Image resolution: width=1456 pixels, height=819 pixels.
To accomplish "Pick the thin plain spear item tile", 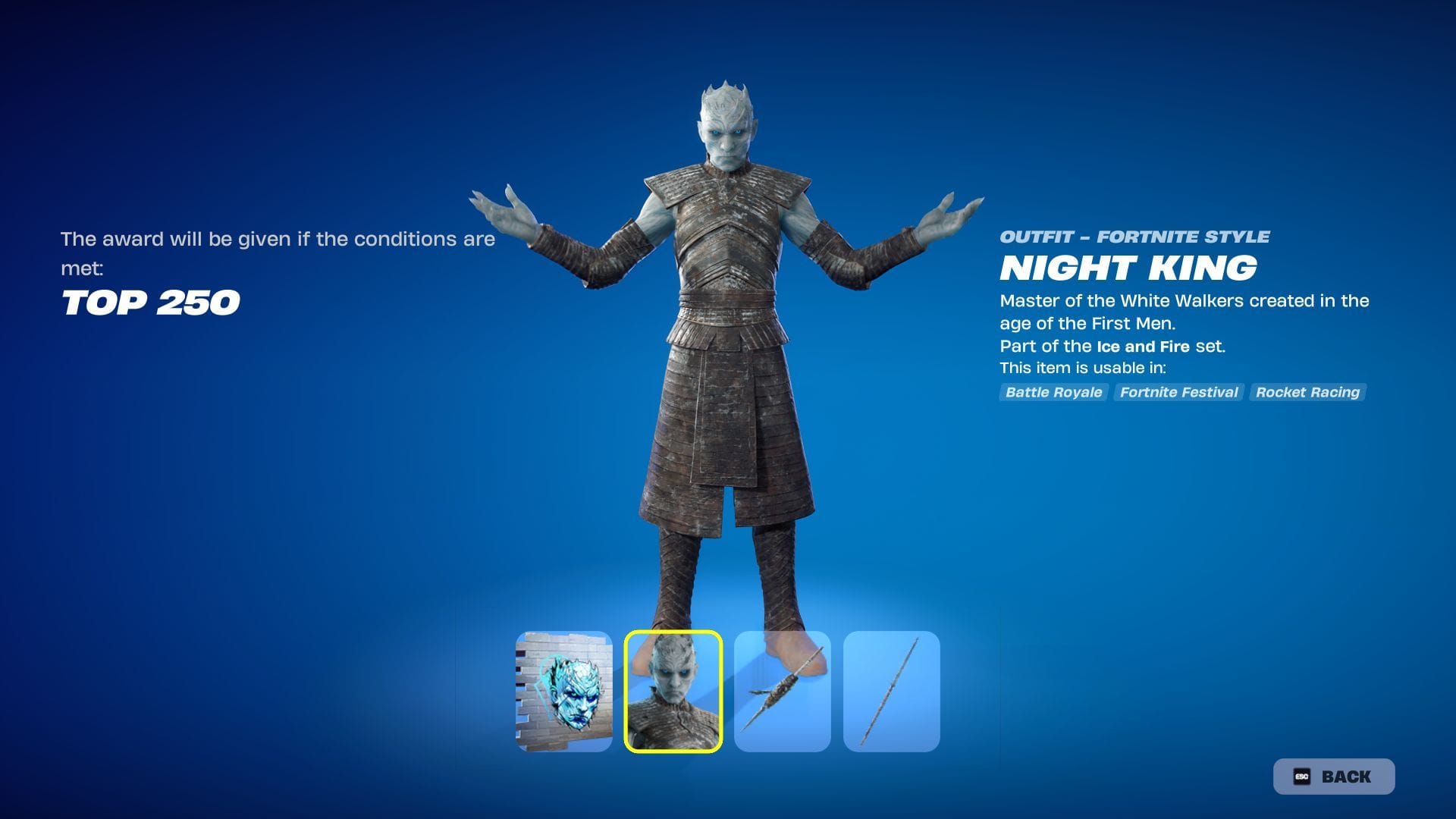I will 892,692.
